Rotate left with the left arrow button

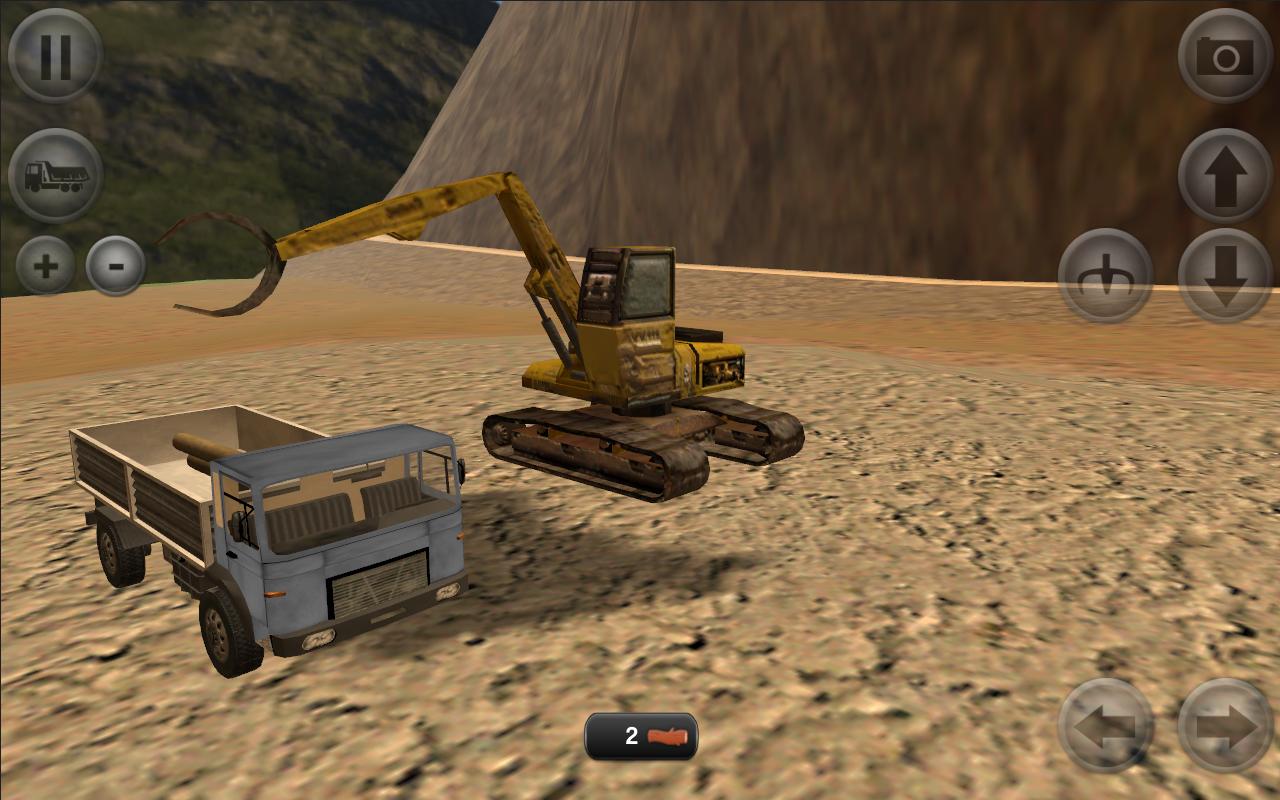click(1105, 725)
